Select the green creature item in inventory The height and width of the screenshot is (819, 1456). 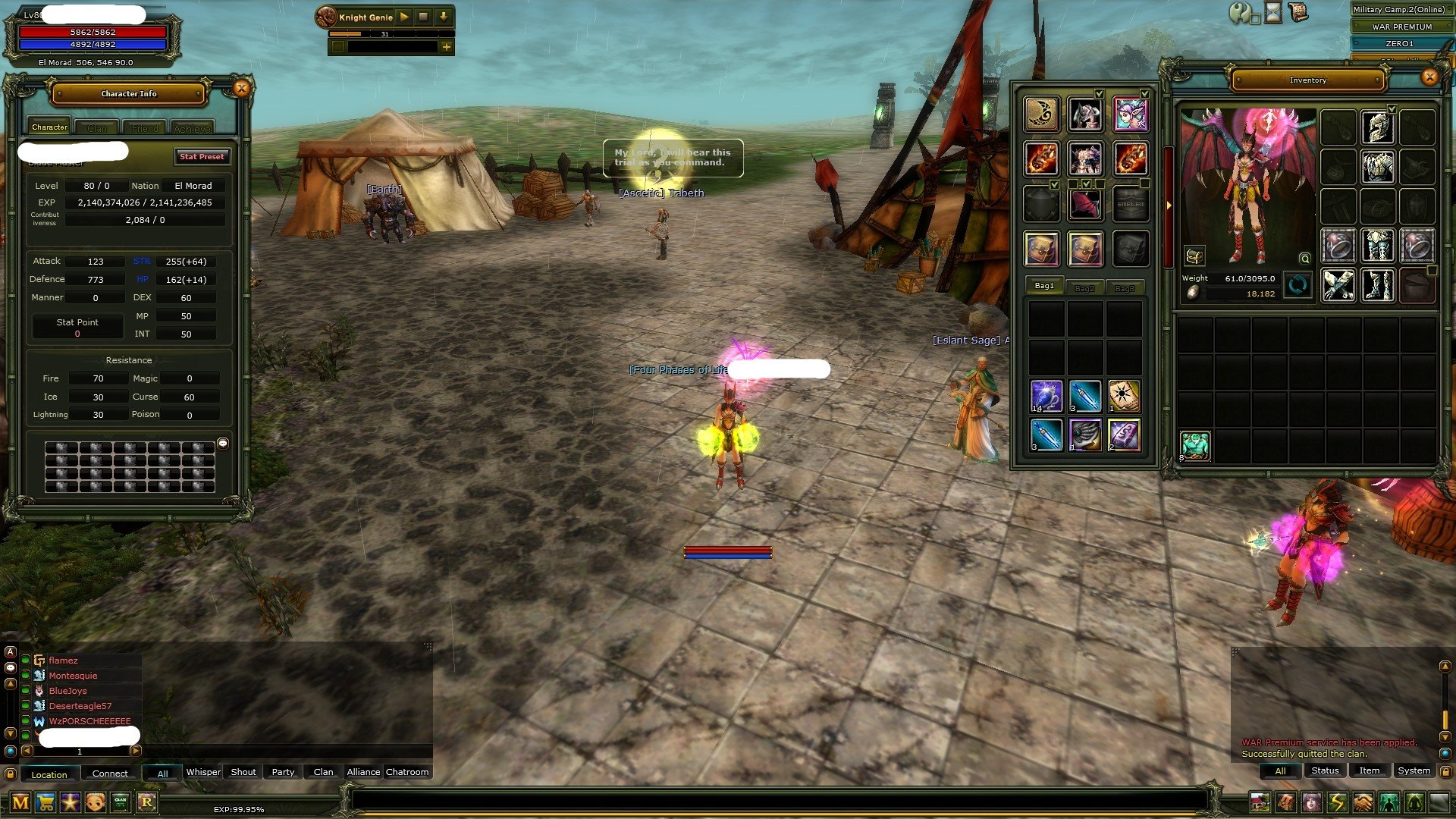(1195, 445)
